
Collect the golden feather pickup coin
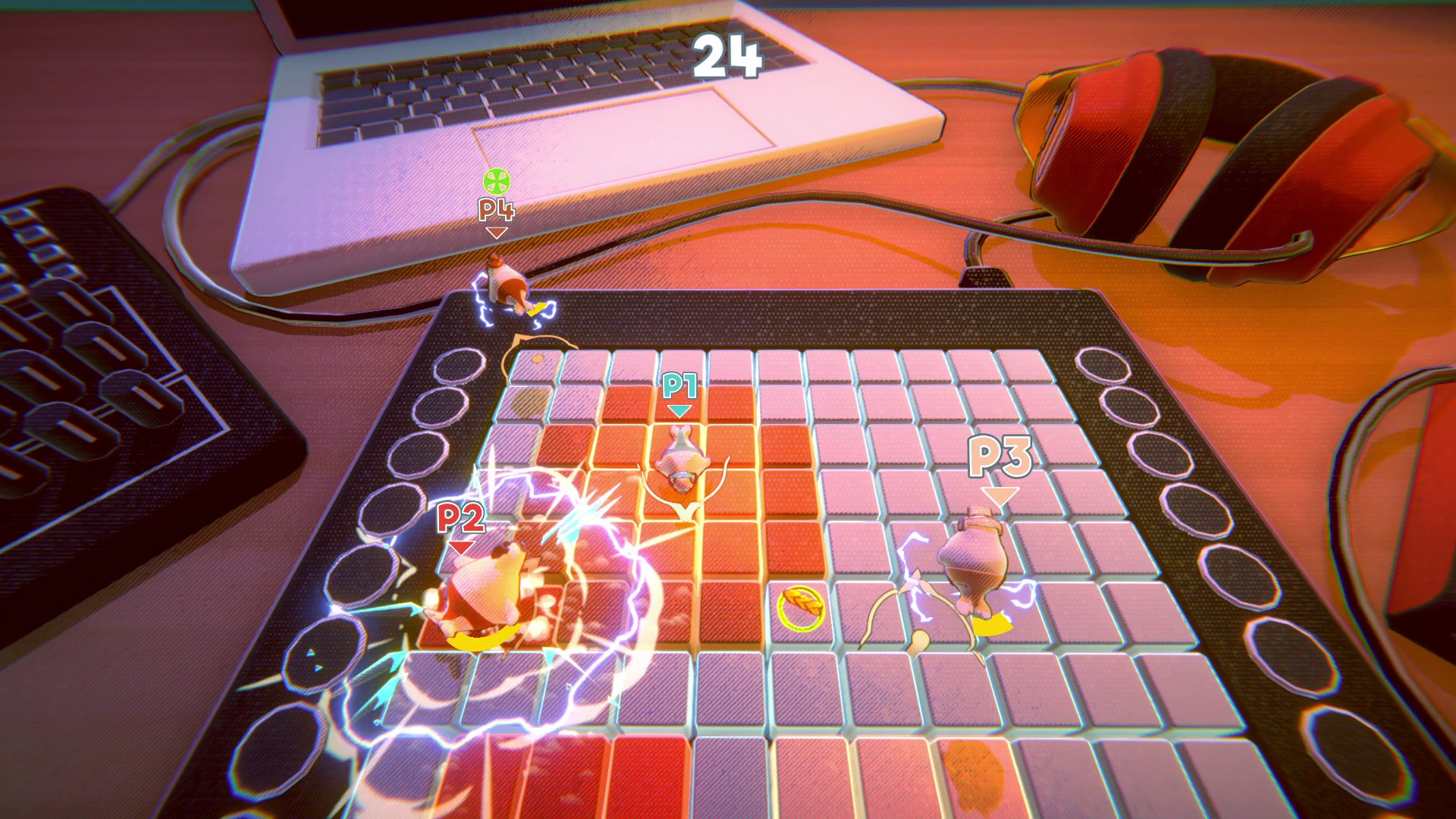point(802,607)
